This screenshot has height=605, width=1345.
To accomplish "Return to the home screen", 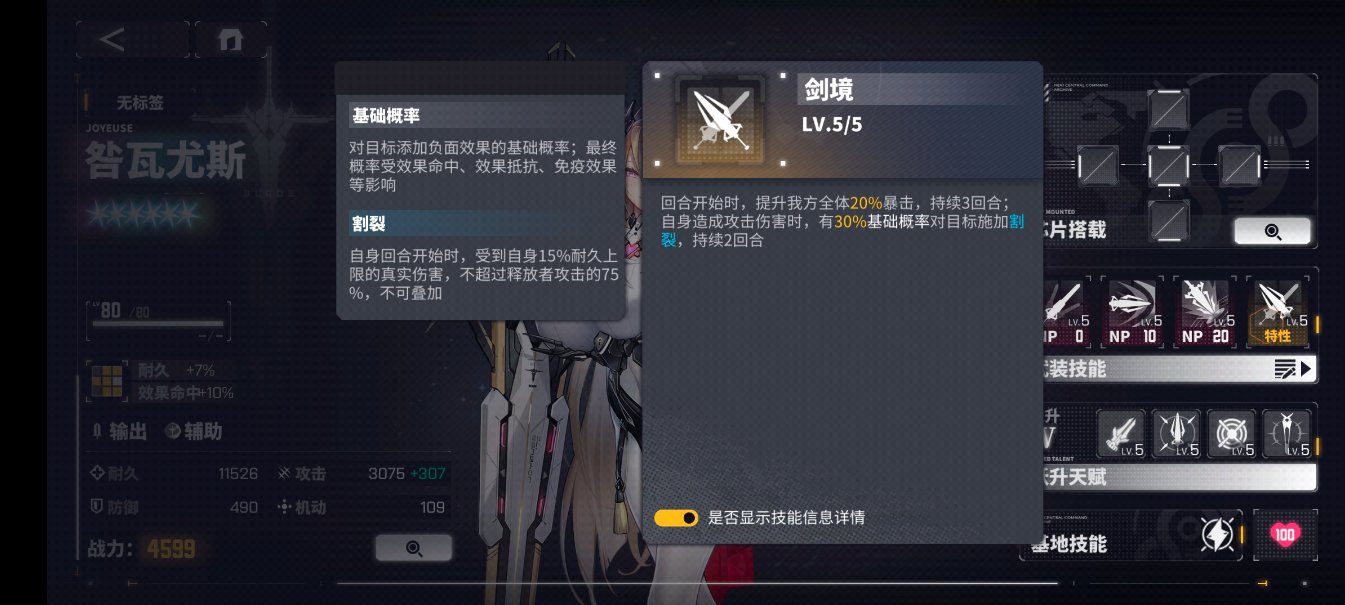I will (x=230, y=39).
